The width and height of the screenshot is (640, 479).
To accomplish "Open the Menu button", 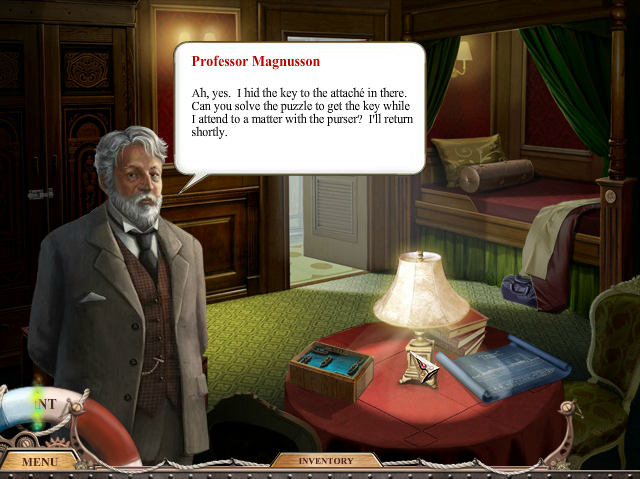I will pyautogui.click(x=39, y=462).
